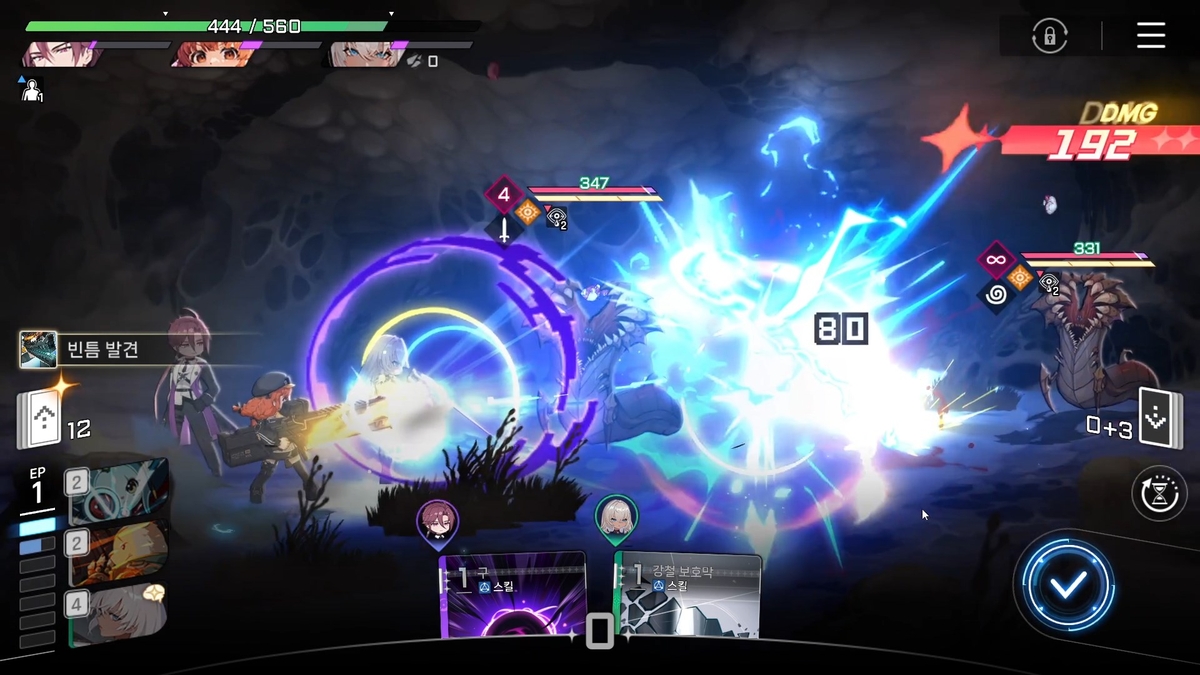1200x675 pixels.
Task: Toggle the lock icon button
Action: pos(1049,37)
